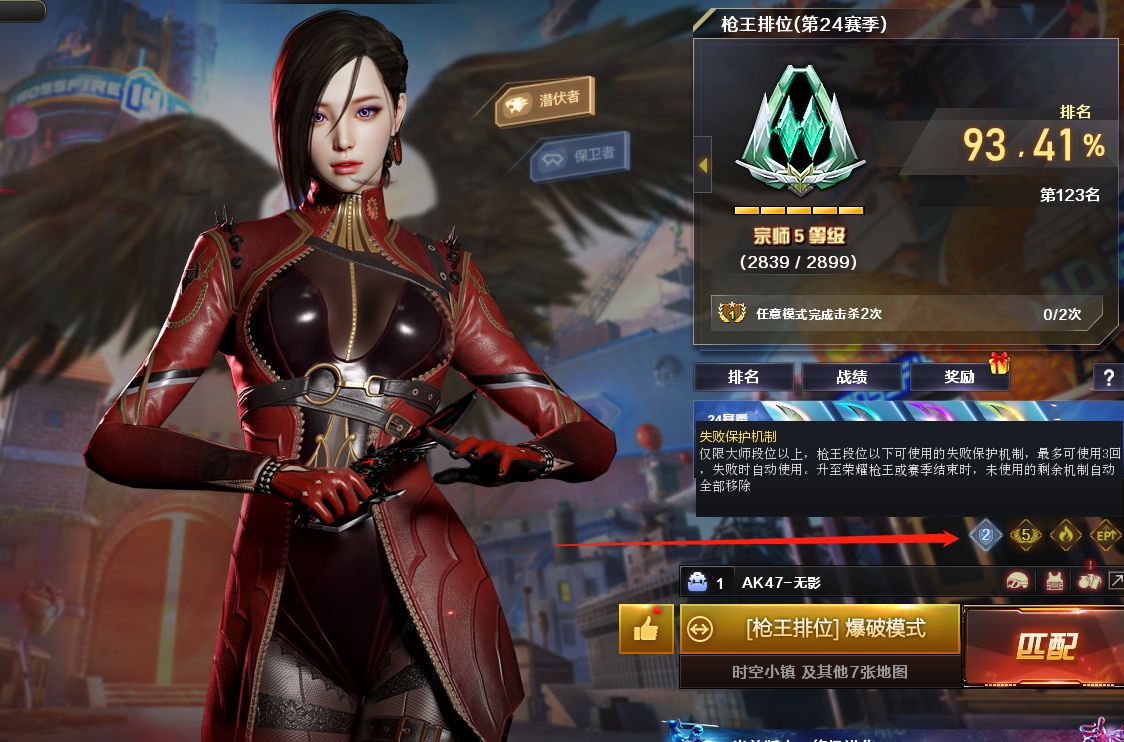Click the left arrow beside rank emblem

[x=702, y=164]
